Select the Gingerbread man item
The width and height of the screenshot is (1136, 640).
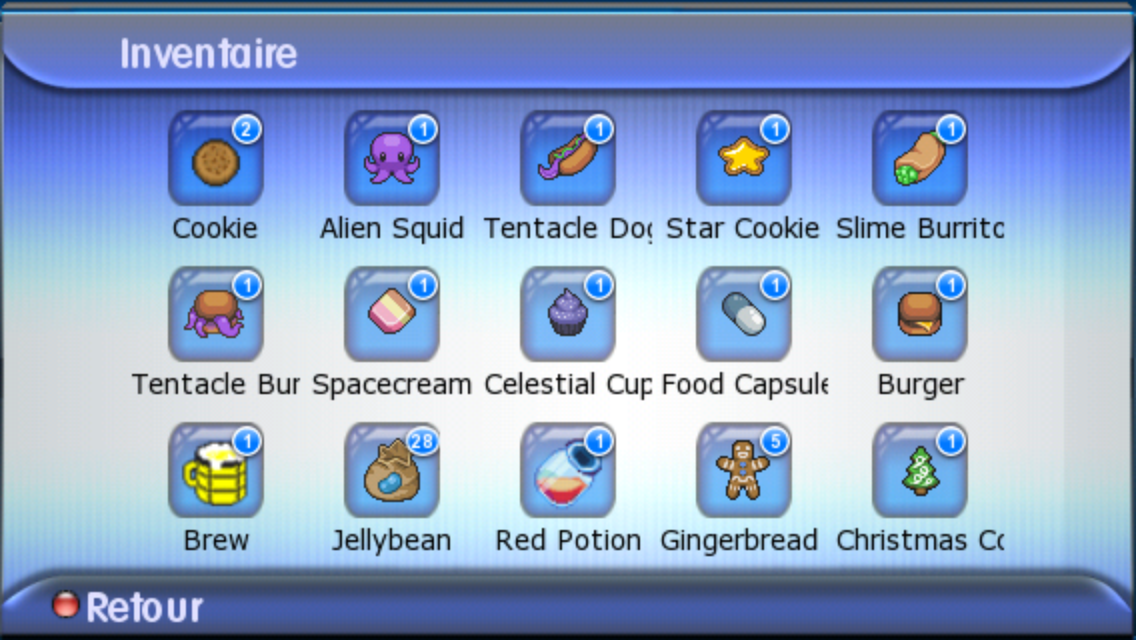[x=743, y=472]
